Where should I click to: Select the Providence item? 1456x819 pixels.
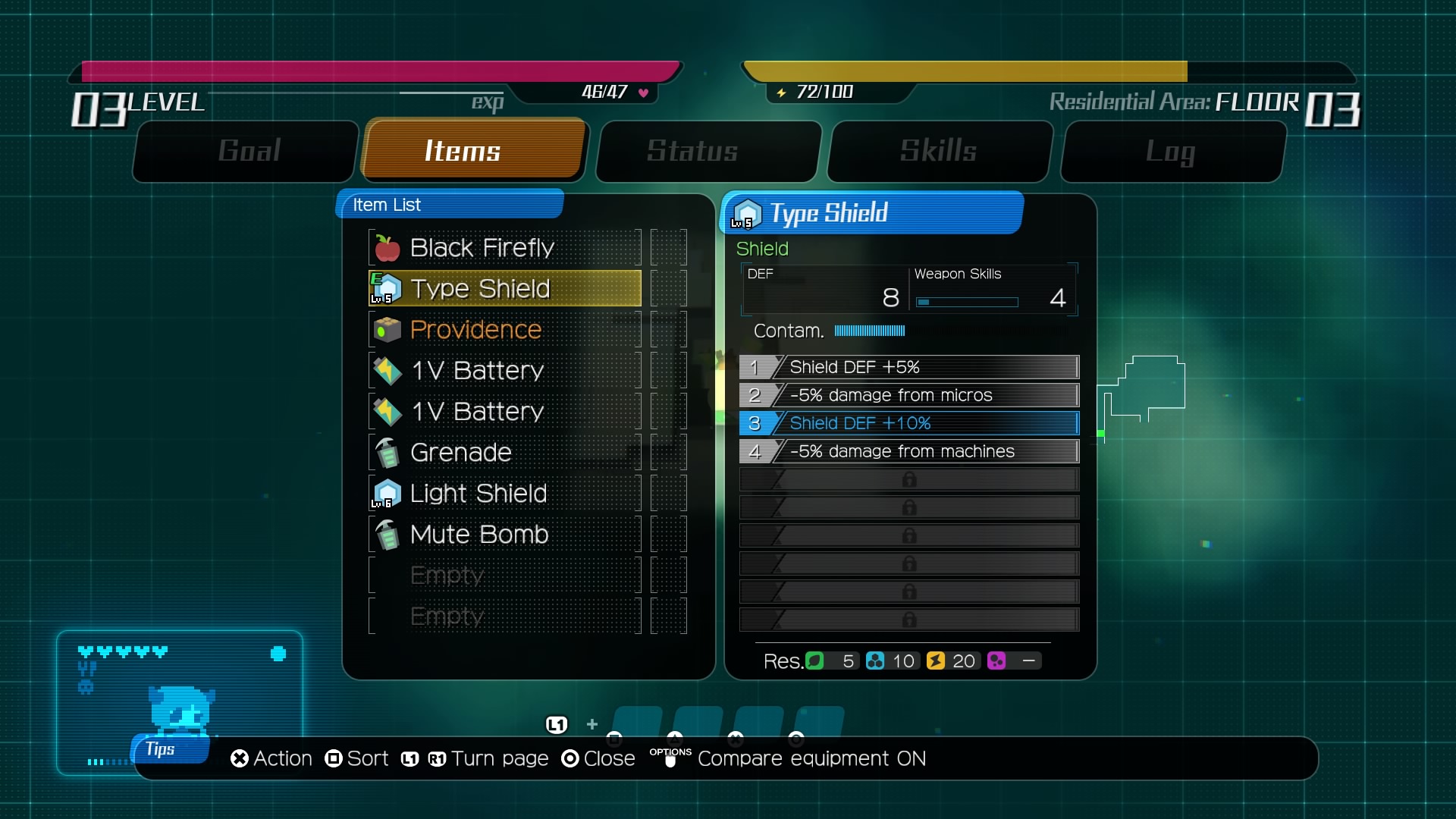coord(504,330)
